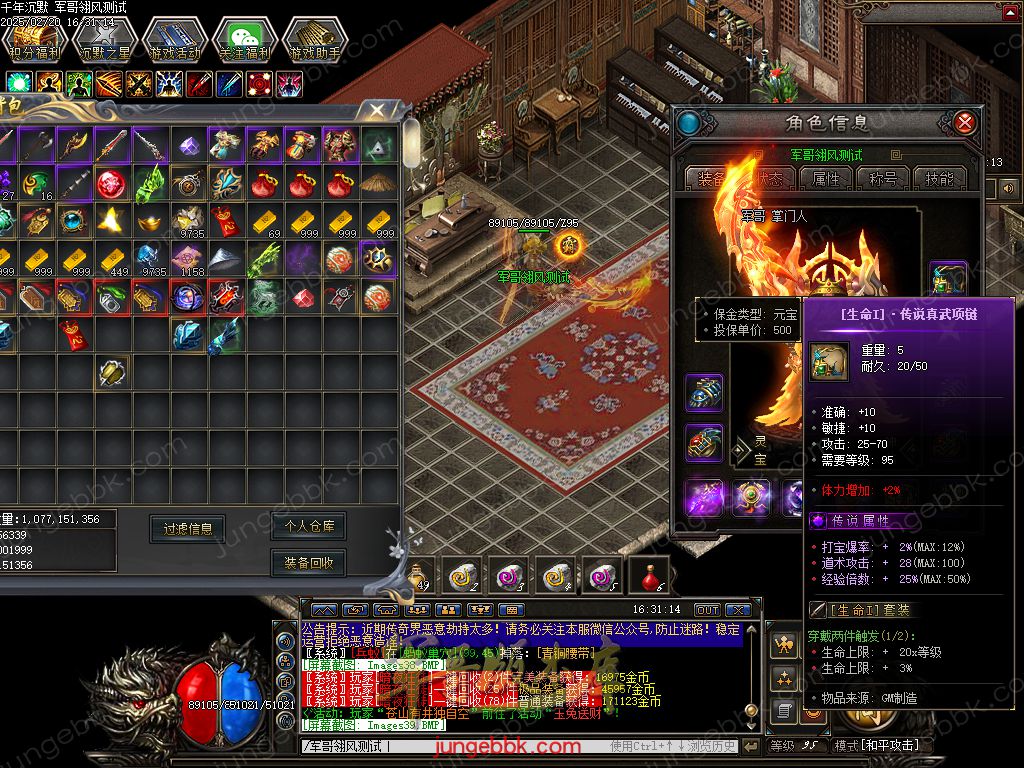Toggle the sound speaker button
Screen dimensions: 1024x768
[1009, 188]
